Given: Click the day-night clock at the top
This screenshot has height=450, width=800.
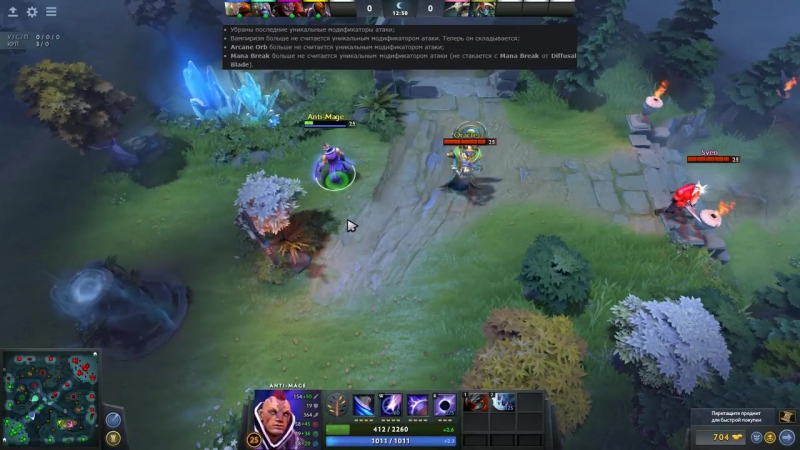Looking at the screenshot, I should click(400, 9).
